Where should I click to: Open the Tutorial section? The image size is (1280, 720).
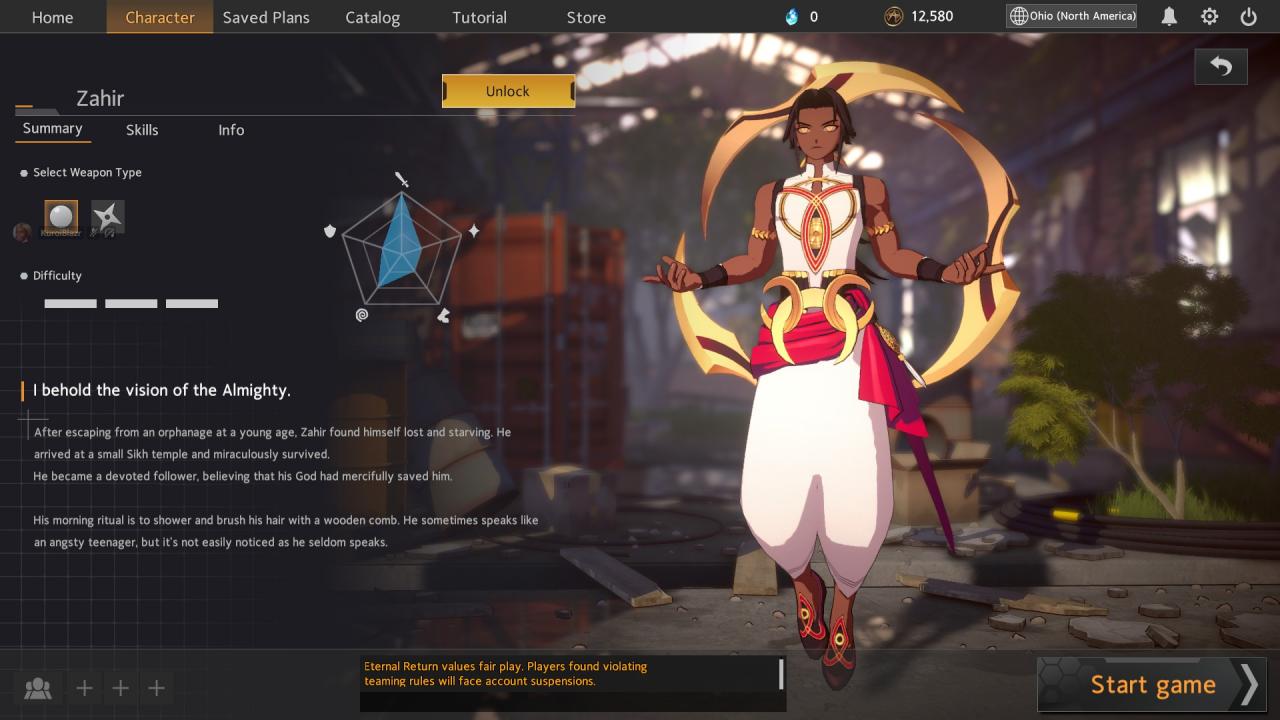coord(479,17)
